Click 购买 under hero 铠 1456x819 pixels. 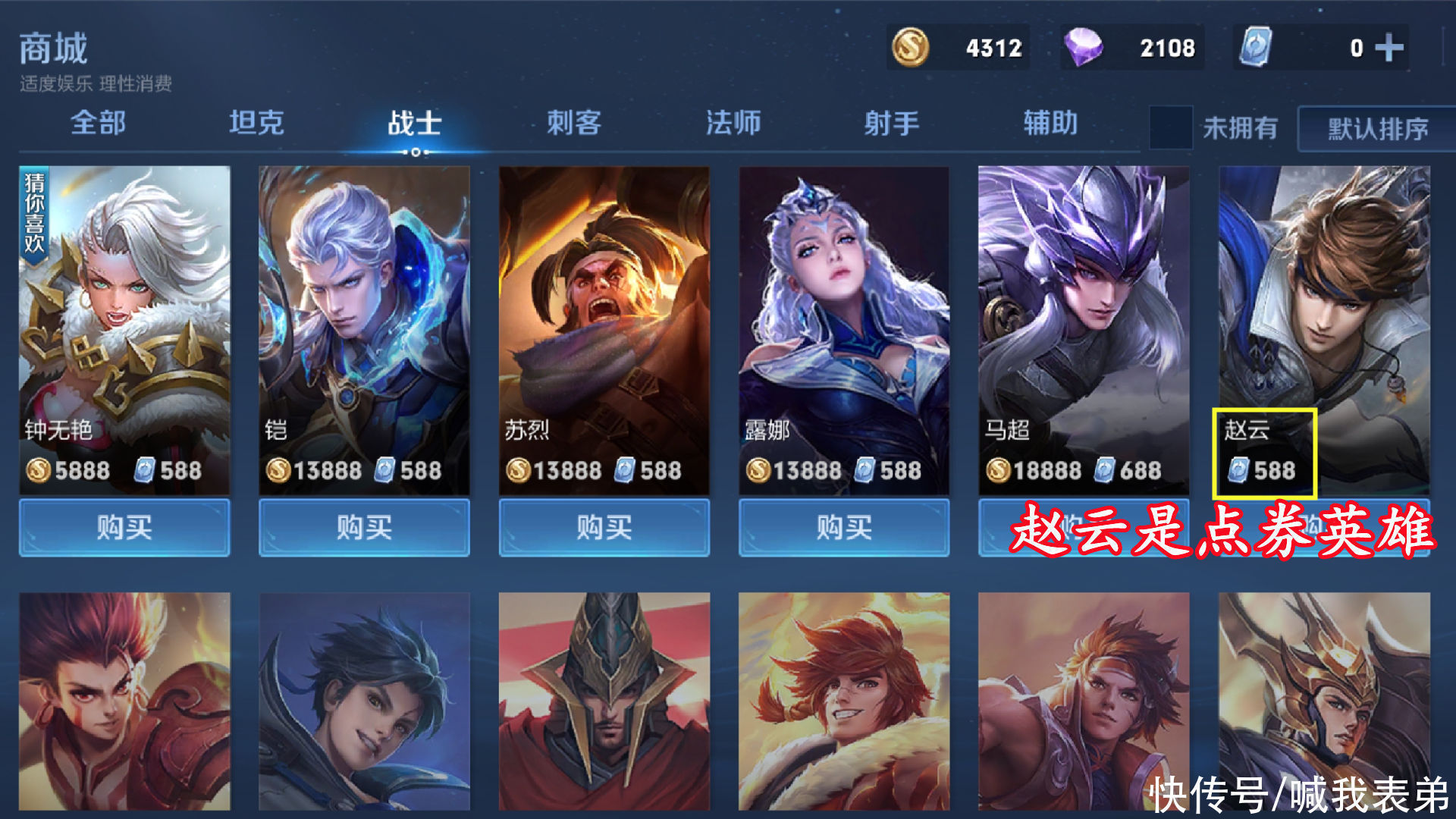coord(364,527)
